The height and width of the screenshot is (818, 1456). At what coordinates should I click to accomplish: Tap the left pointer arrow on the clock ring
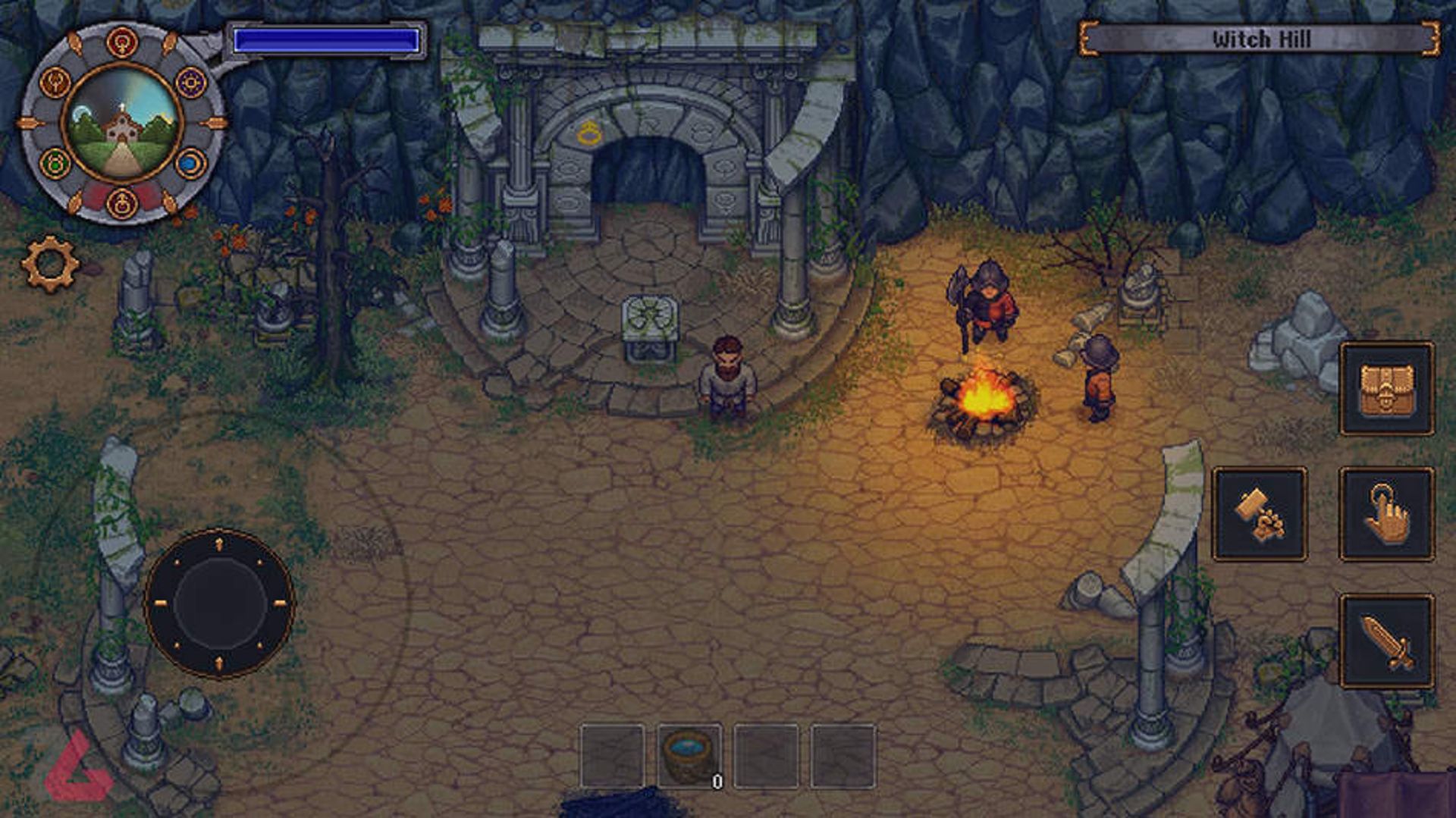[29, 123]
